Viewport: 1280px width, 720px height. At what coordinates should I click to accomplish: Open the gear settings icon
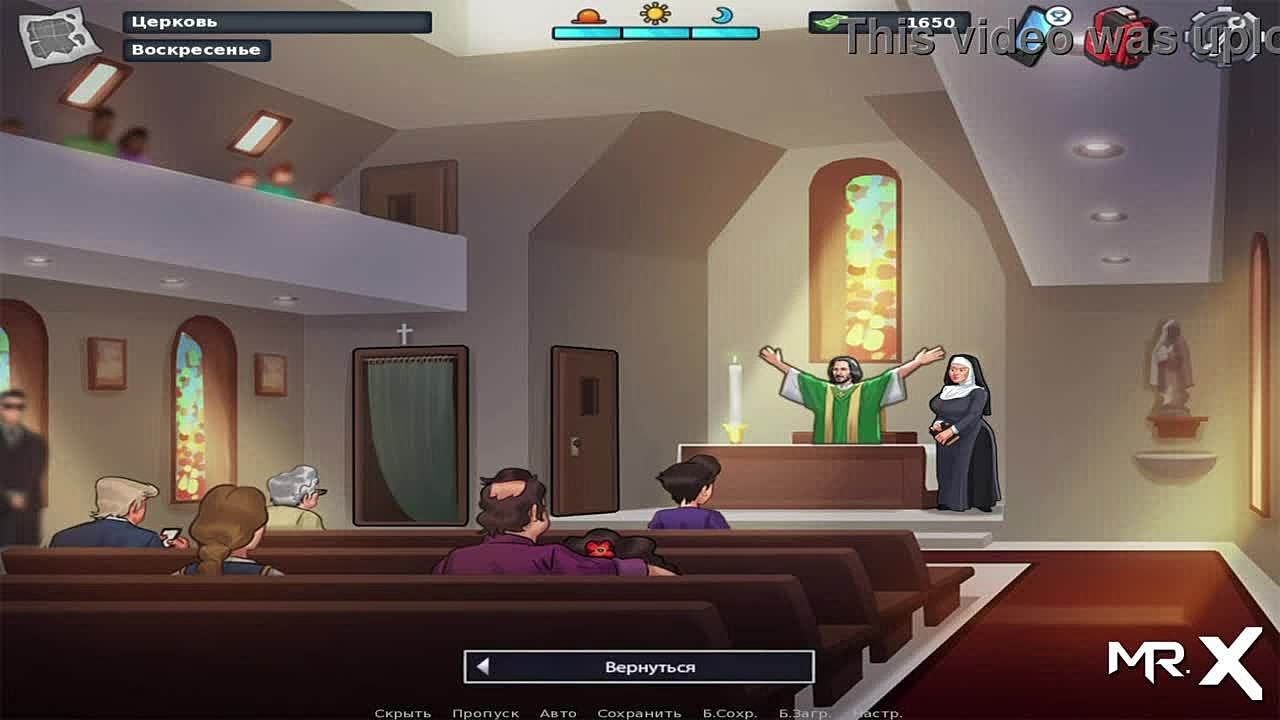1230,36
